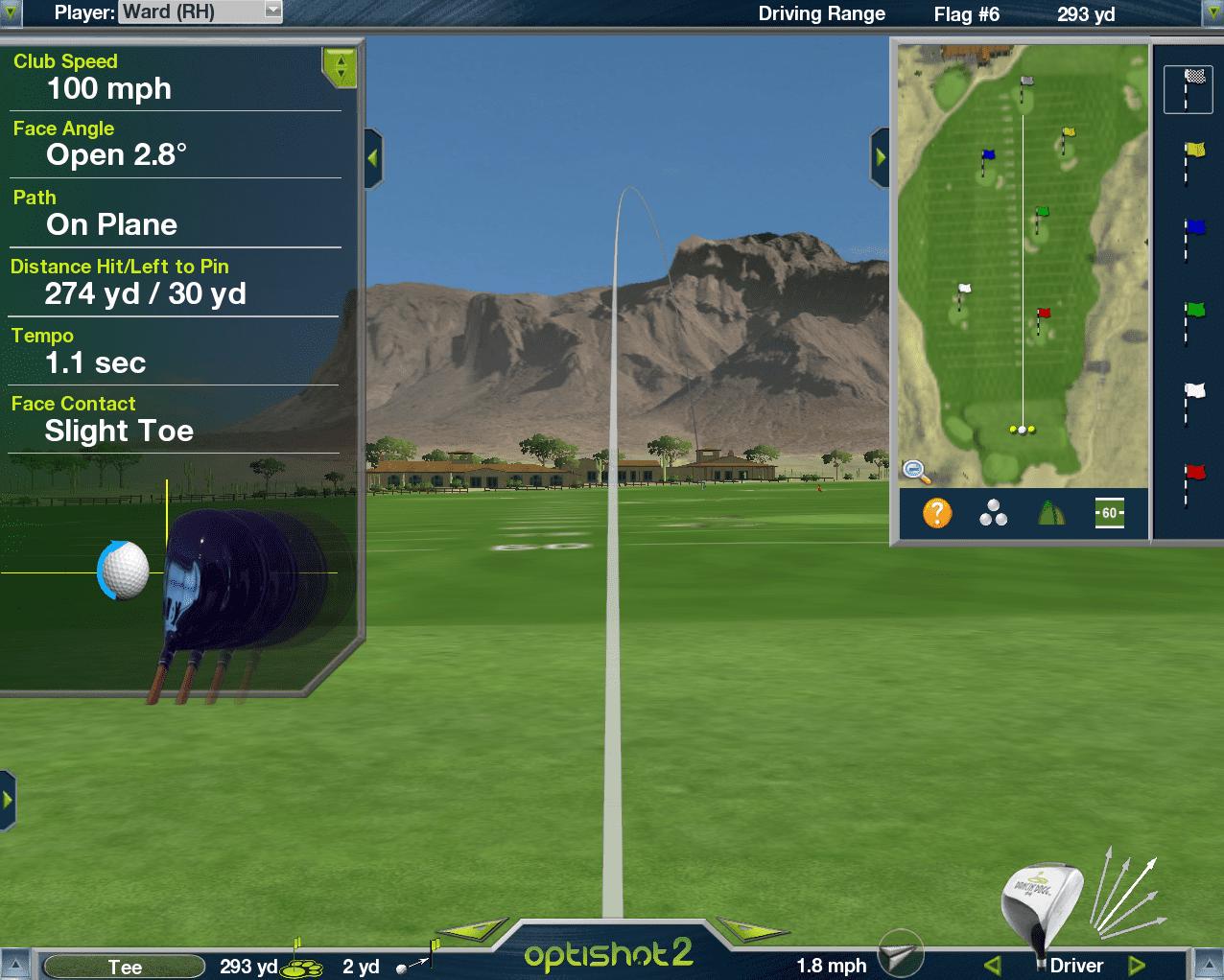The width and height of the screenshot is (1224, 980).
Task: Collapse the swing data panel with its arrow
Action: [373, 158]
